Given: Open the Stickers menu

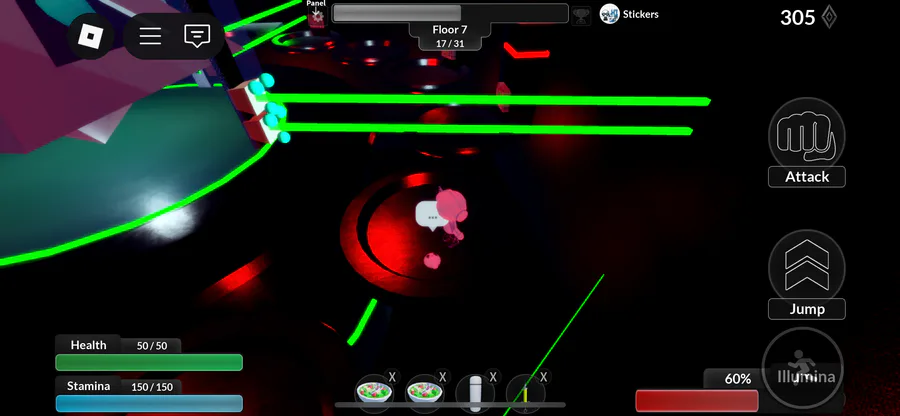Looking at the screenshot, I should (629, 14).
